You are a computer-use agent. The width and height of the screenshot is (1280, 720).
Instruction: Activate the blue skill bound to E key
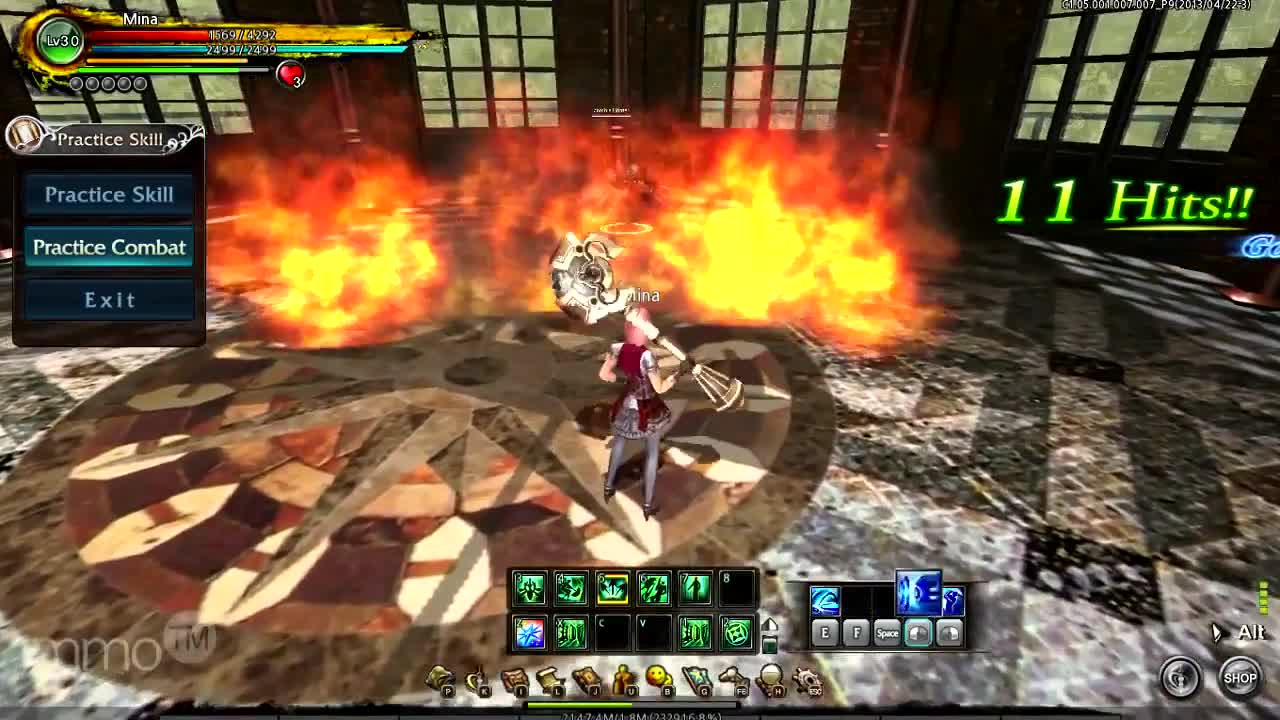825,600
